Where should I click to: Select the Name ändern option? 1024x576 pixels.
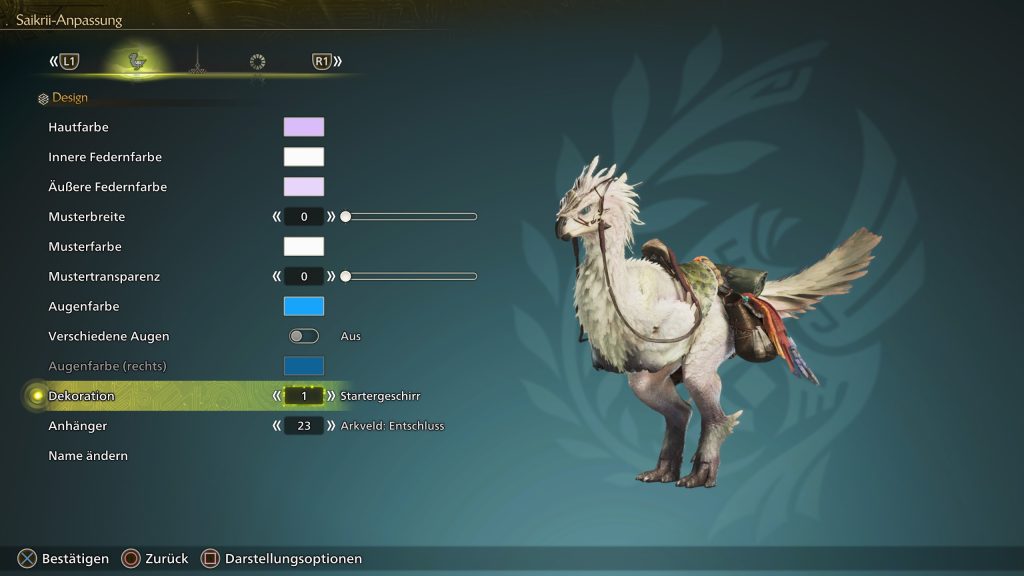tap(88, 456)
